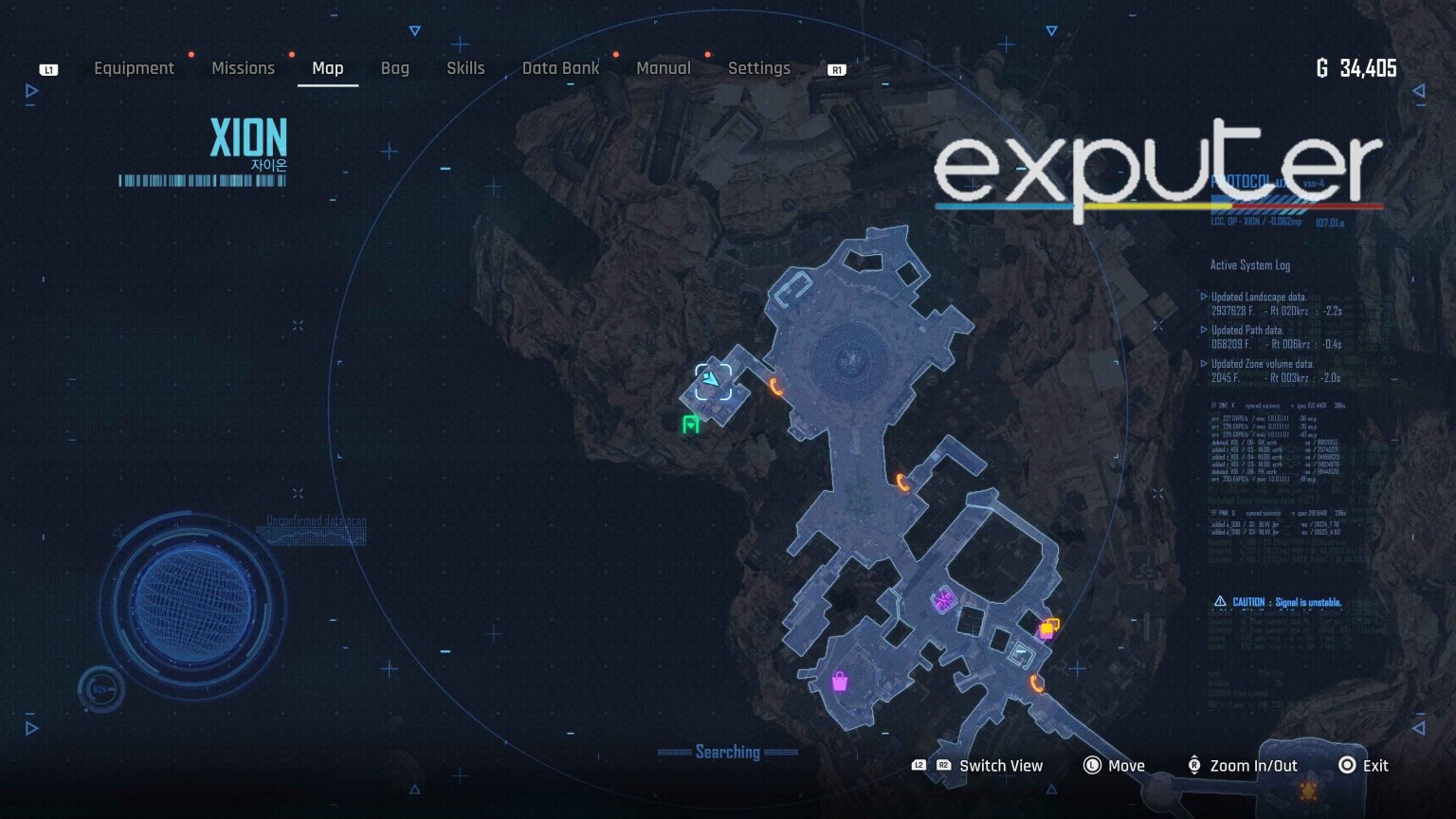Expand the Updated Path data log entry
This screenshot has height=819, width=1456.
[x=1249, y=330]
